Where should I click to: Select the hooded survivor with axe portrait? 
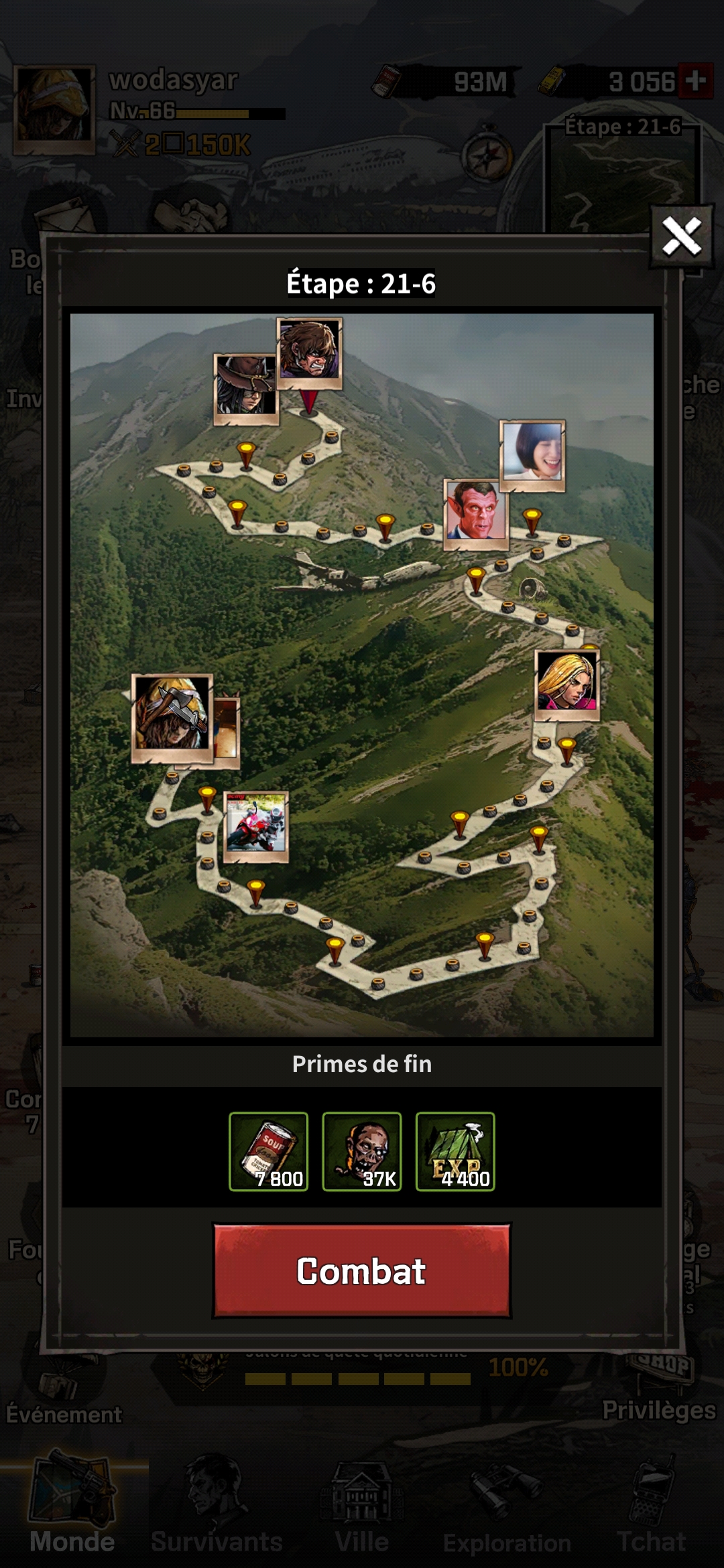[x=172, y=716]
